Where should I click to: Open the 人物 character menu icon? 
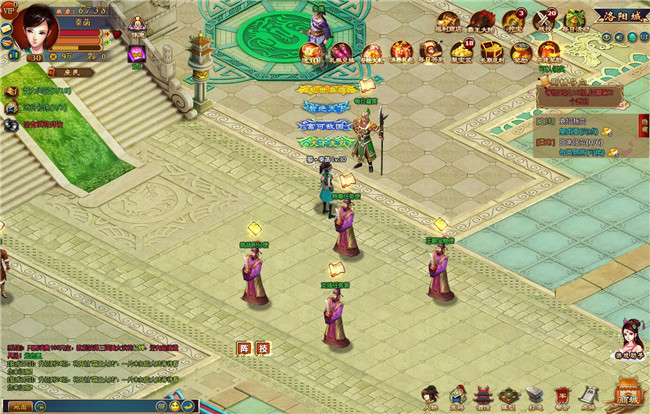[429, 396]
